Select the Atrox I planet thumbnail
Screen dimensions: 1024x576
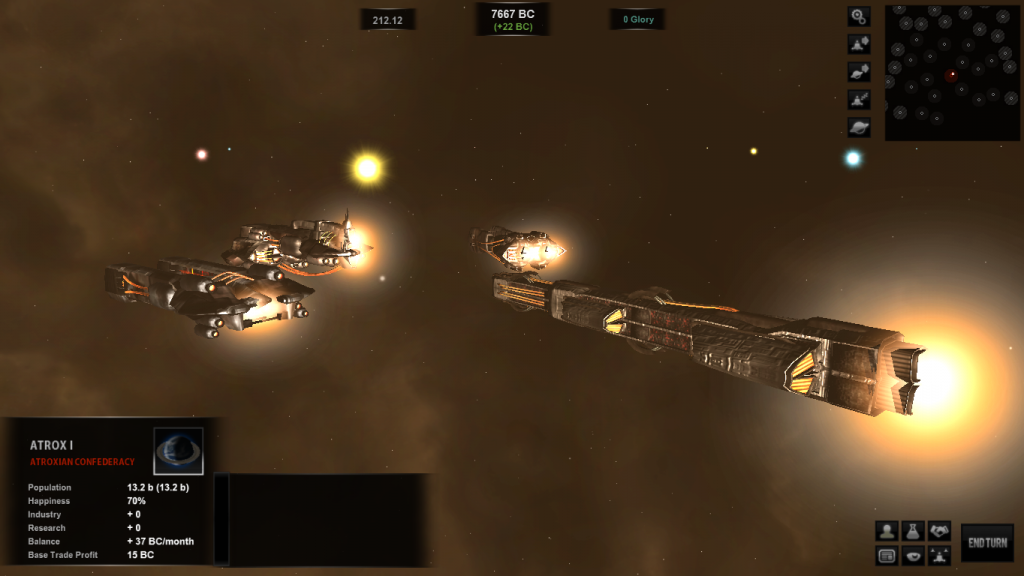click(x=178, y=451)
